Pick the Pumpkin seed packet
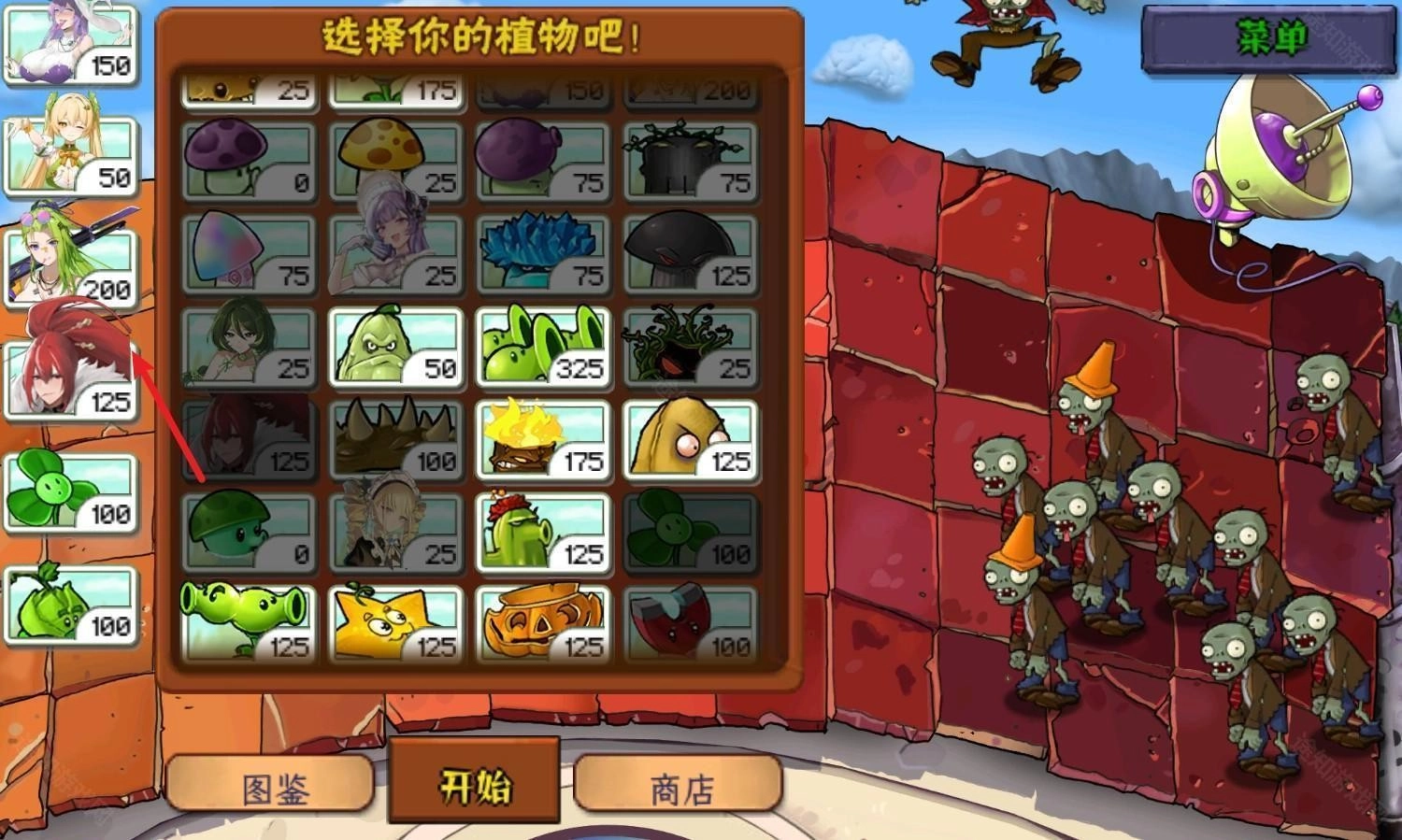1402x840 pixels. pyautogui.click(x=542, y=619)
